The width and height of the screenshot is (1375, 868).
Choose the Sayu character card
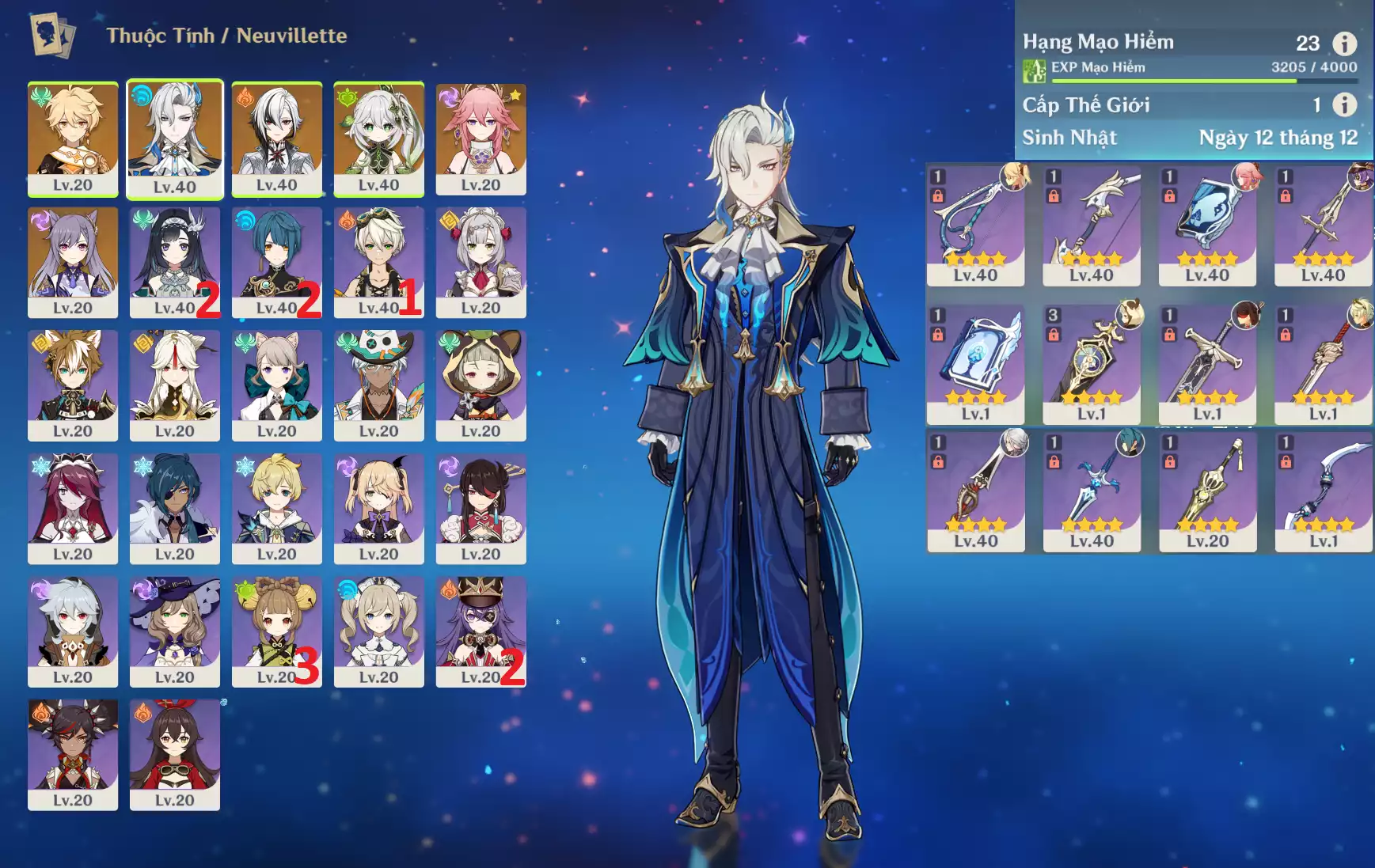point(480,385)
